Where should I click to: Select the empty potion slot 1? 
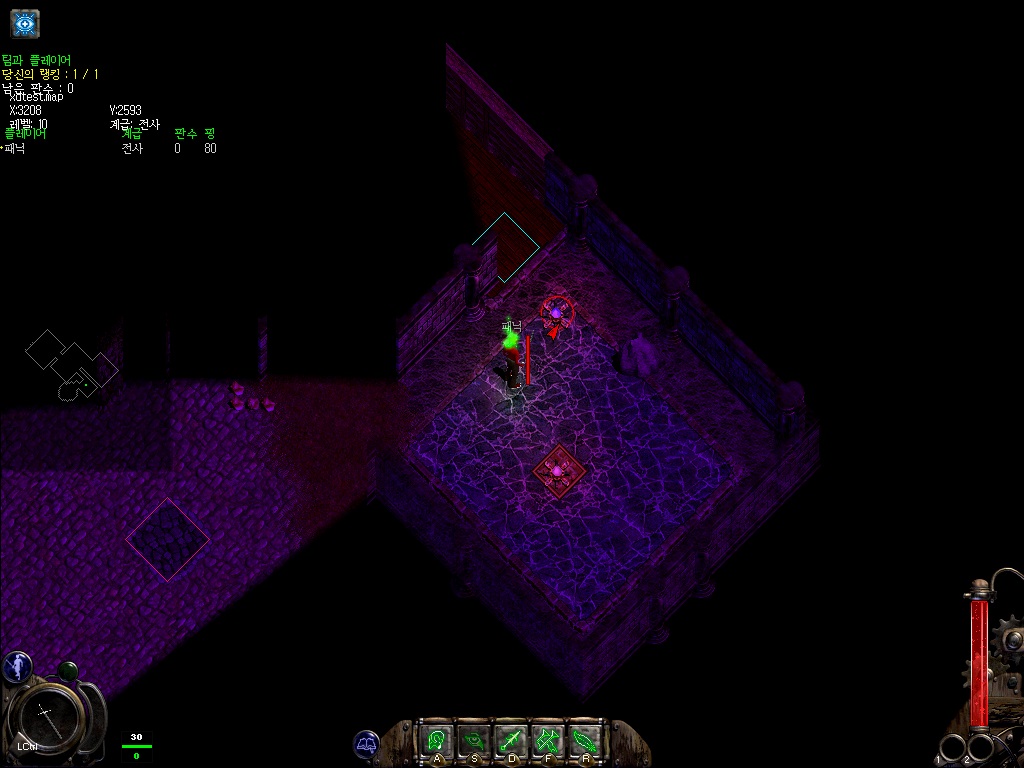[x=950, y=746]
